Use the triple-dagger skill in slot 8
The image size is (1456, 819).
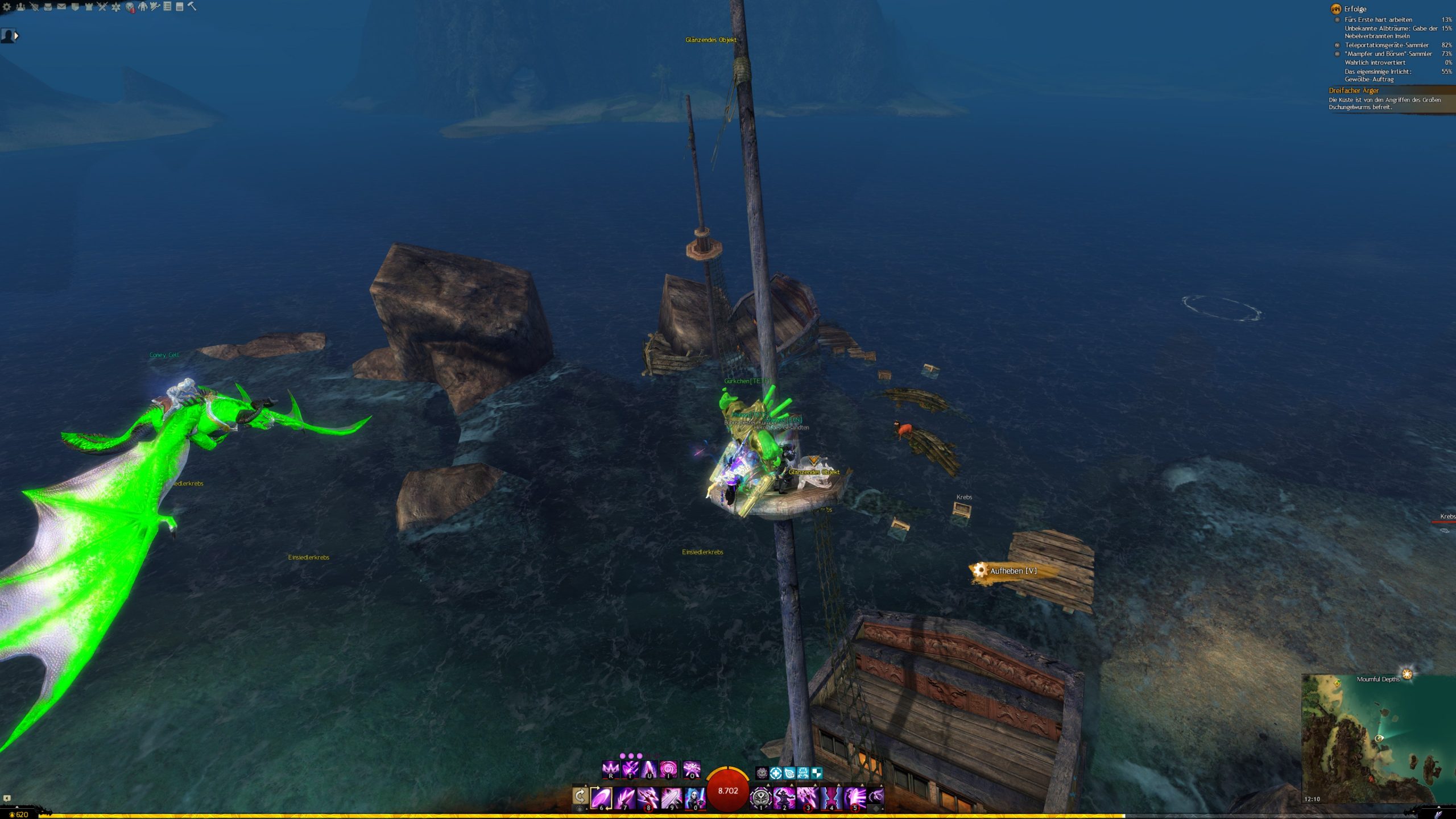click(647, 797)
